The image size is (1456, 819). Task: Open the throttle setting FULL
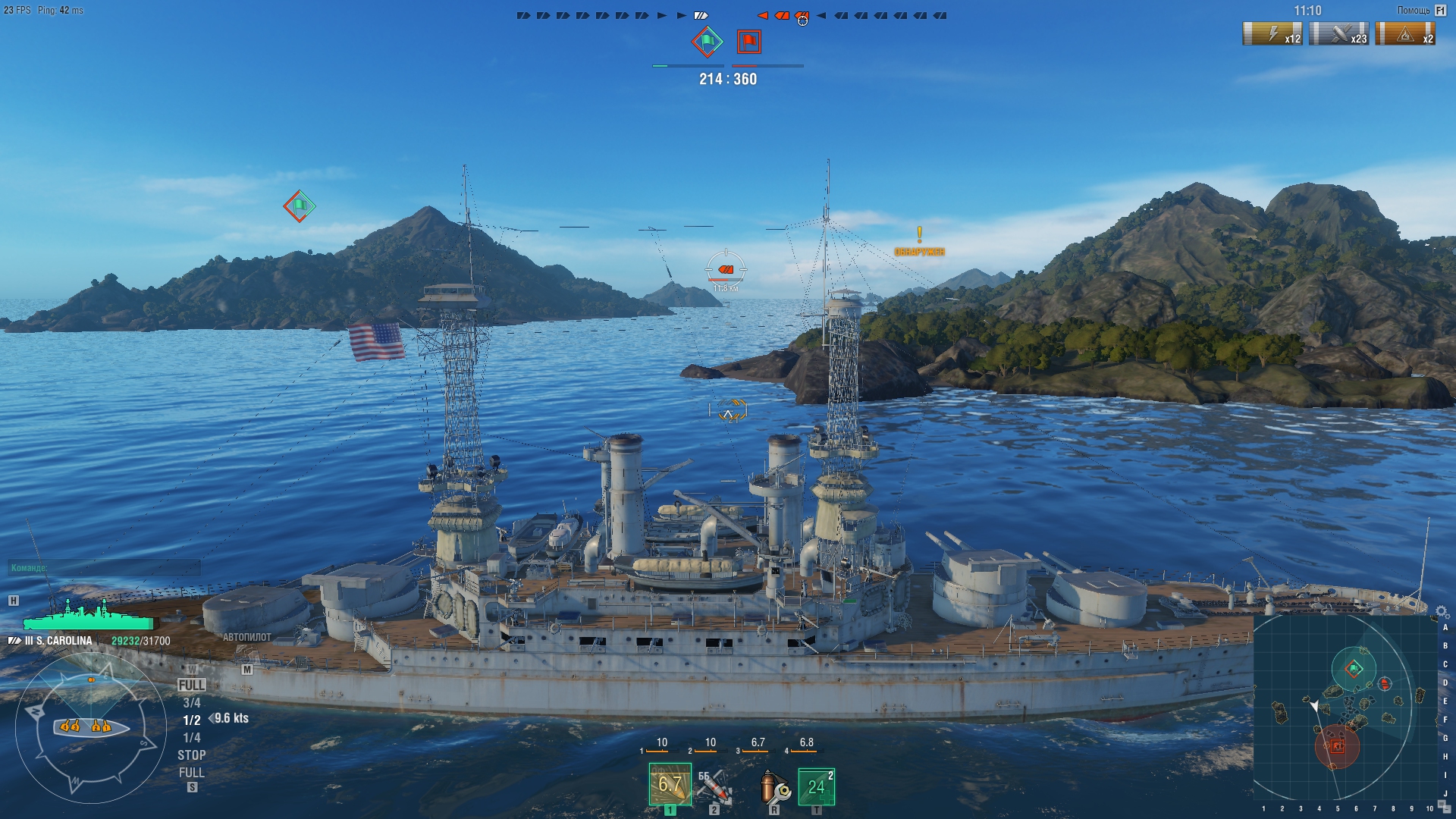(193, 683)
